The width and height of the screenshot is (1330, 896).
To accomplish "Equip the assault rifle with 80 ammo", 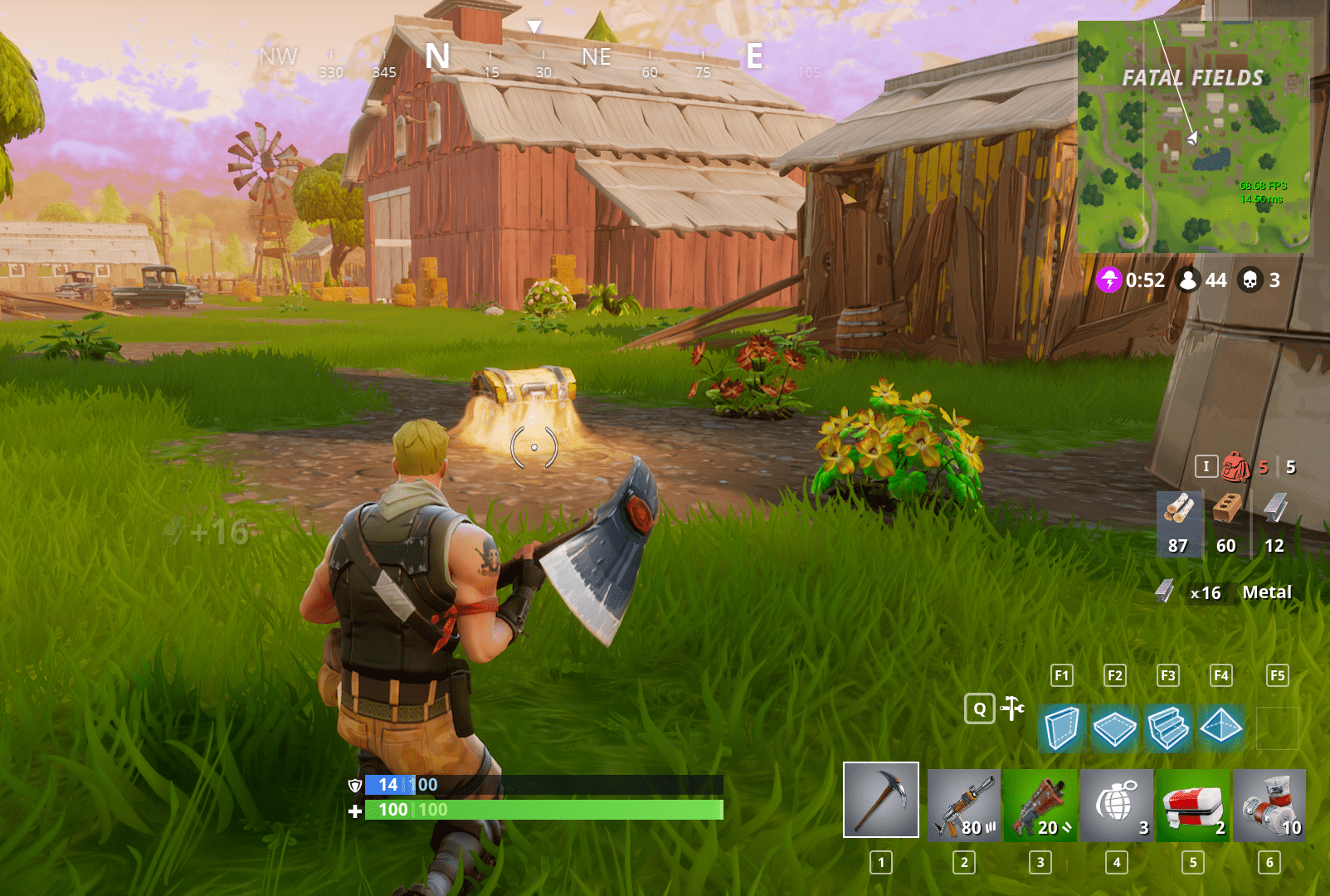I will [x=963, y=805].
